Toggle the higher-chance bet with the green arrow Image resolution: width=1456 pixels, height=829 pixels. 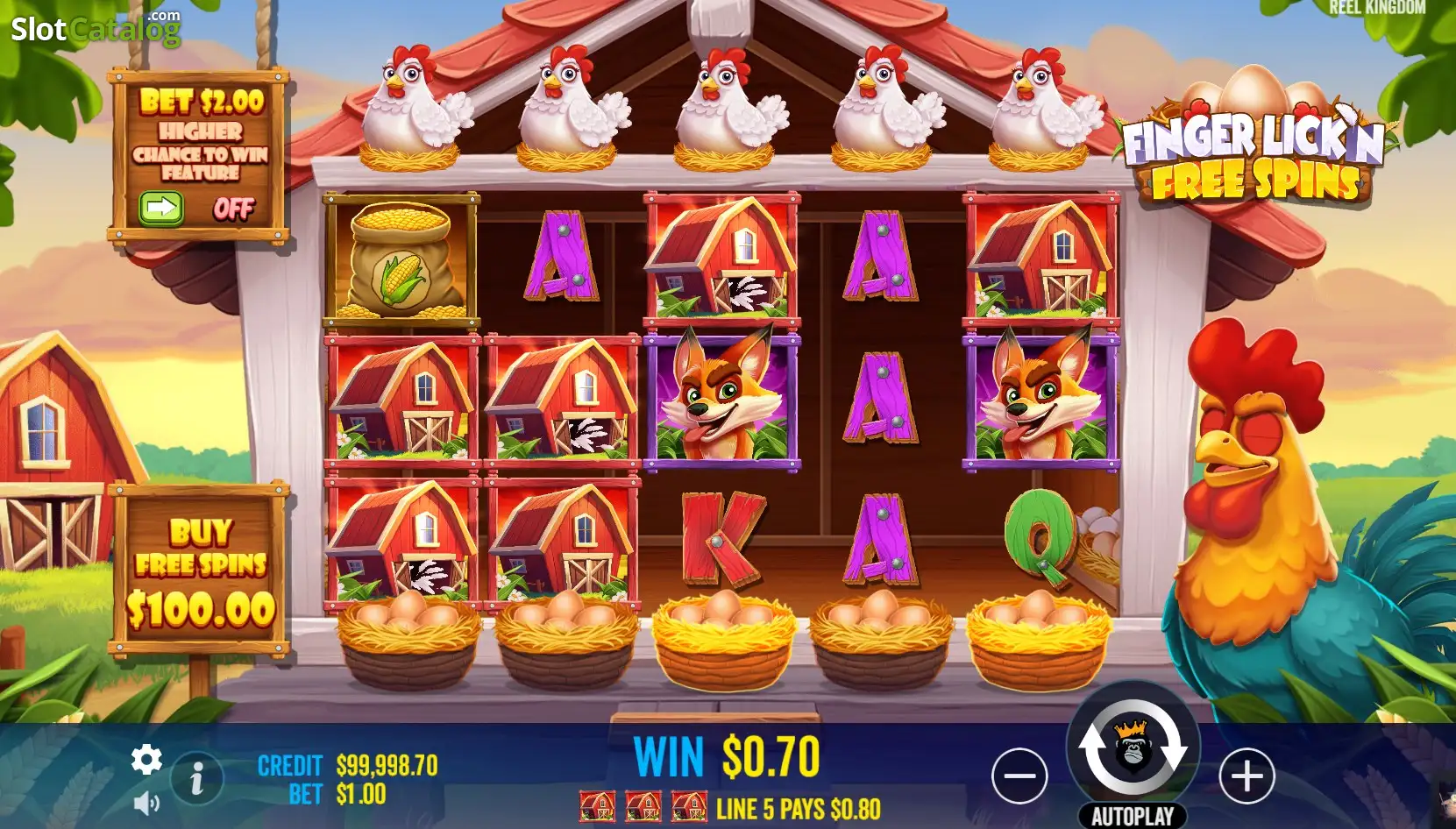coord(161,209)
